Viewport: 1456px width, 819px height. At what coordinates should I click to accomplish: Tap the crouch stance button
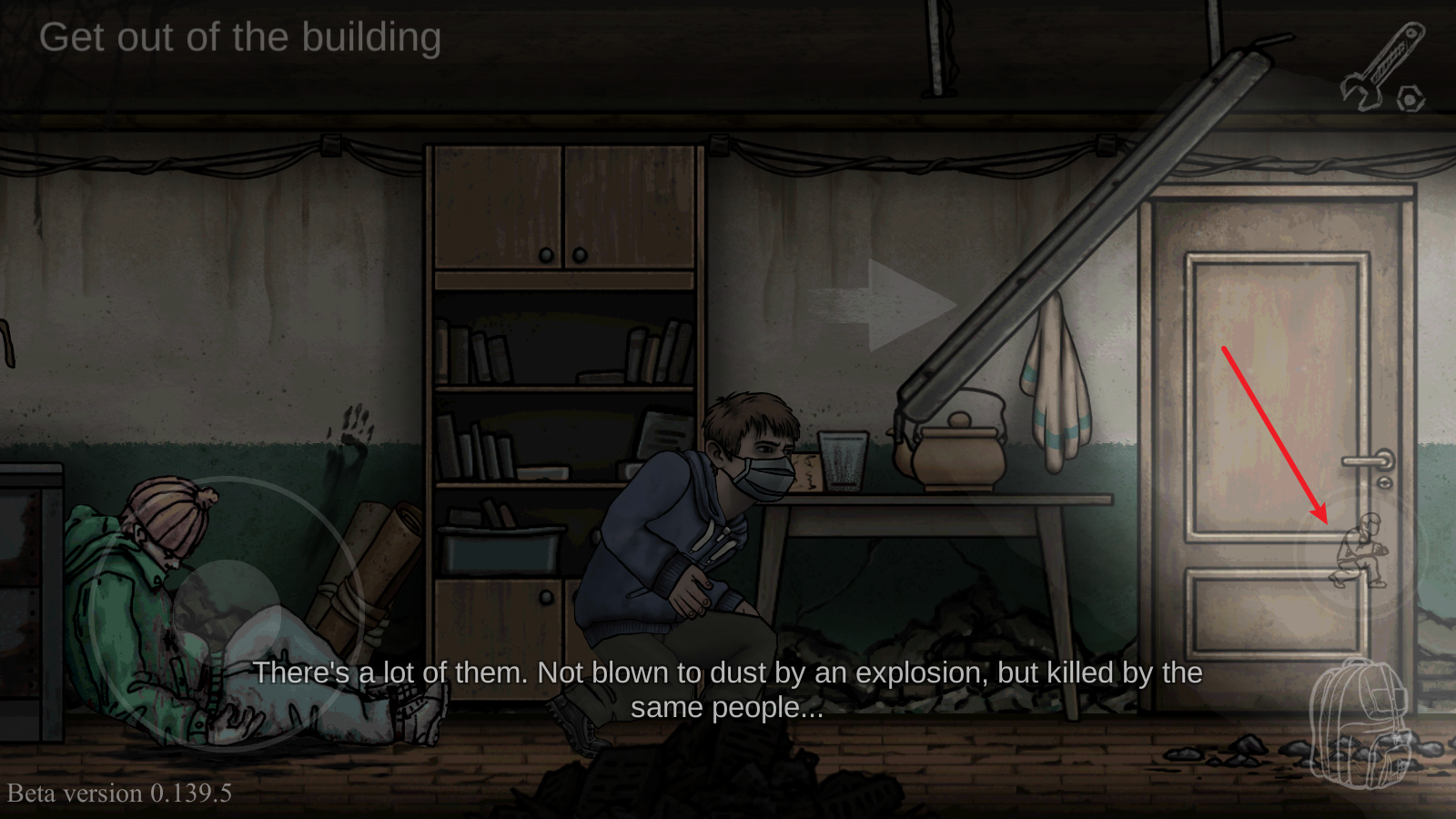1360,552
